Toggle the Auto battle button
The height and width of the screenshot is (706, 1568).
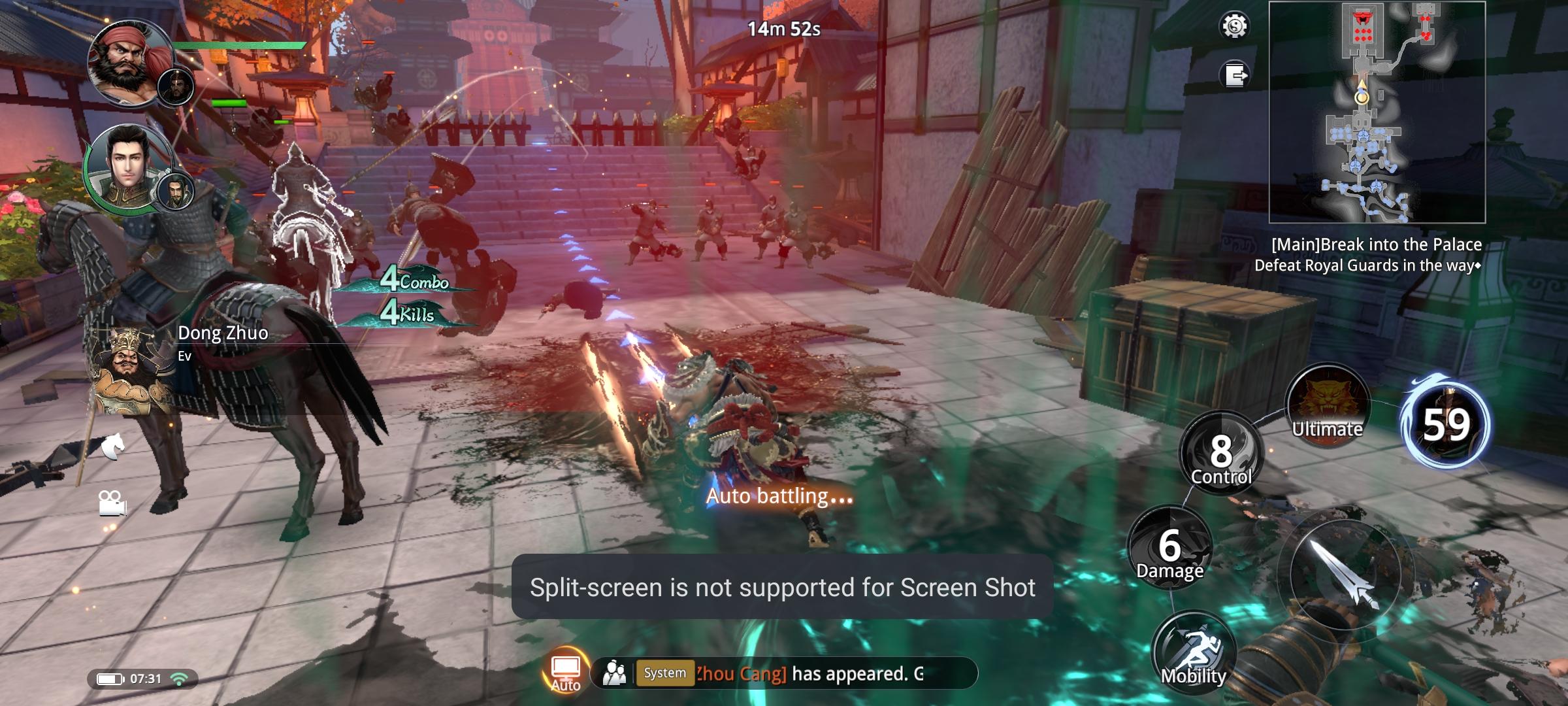coord(565,671)
